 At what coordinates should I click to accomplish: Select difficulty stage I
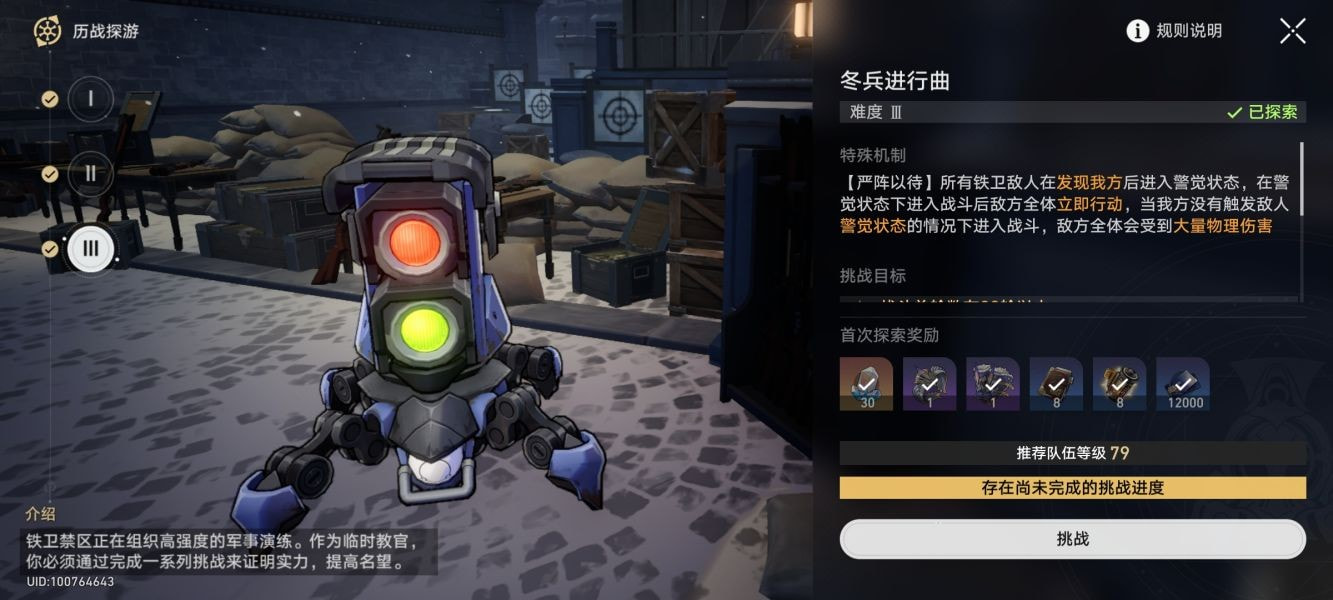click(x=91, y=98)
